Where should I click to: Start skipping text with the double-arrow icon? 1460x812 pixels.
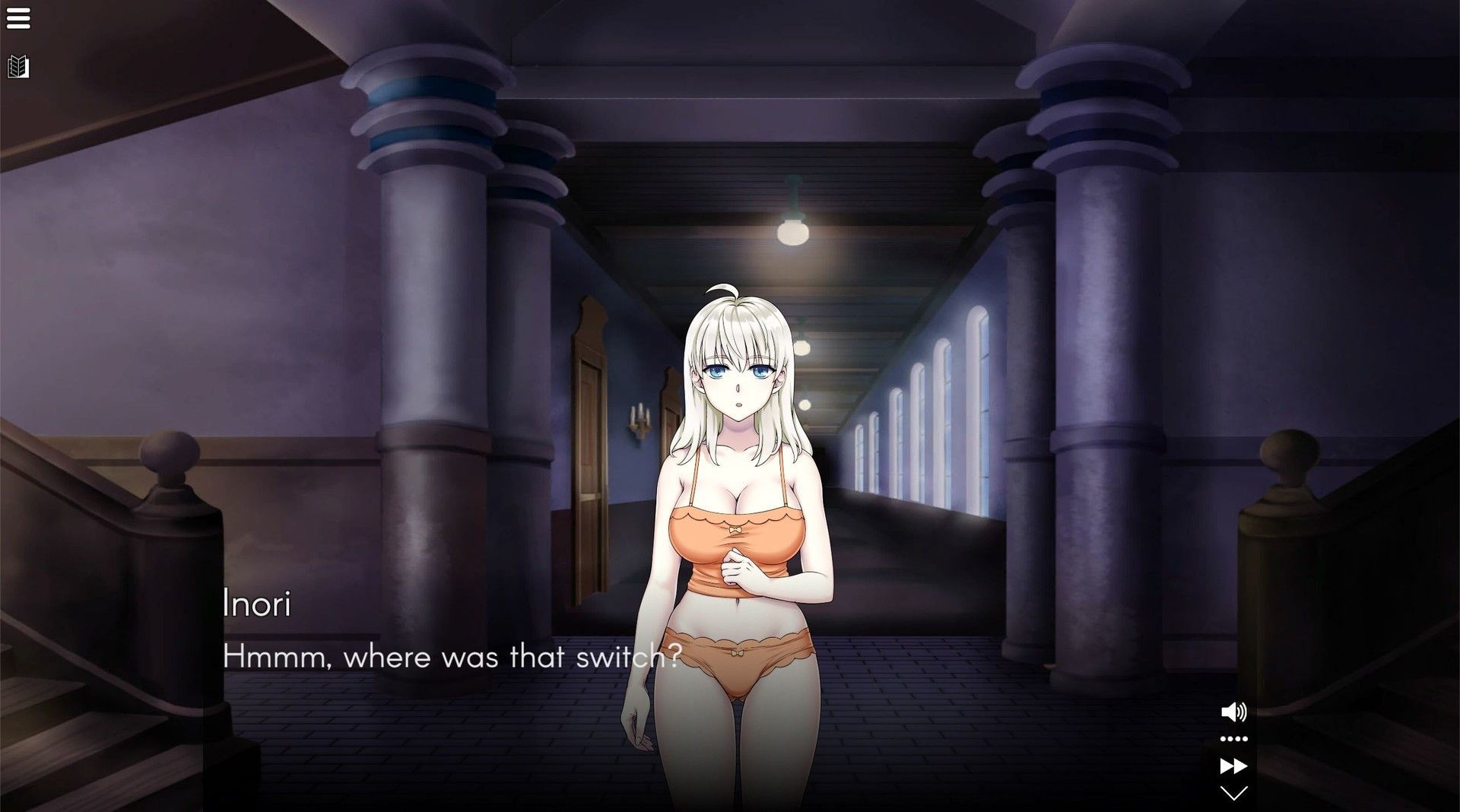tap(1236, 767)
